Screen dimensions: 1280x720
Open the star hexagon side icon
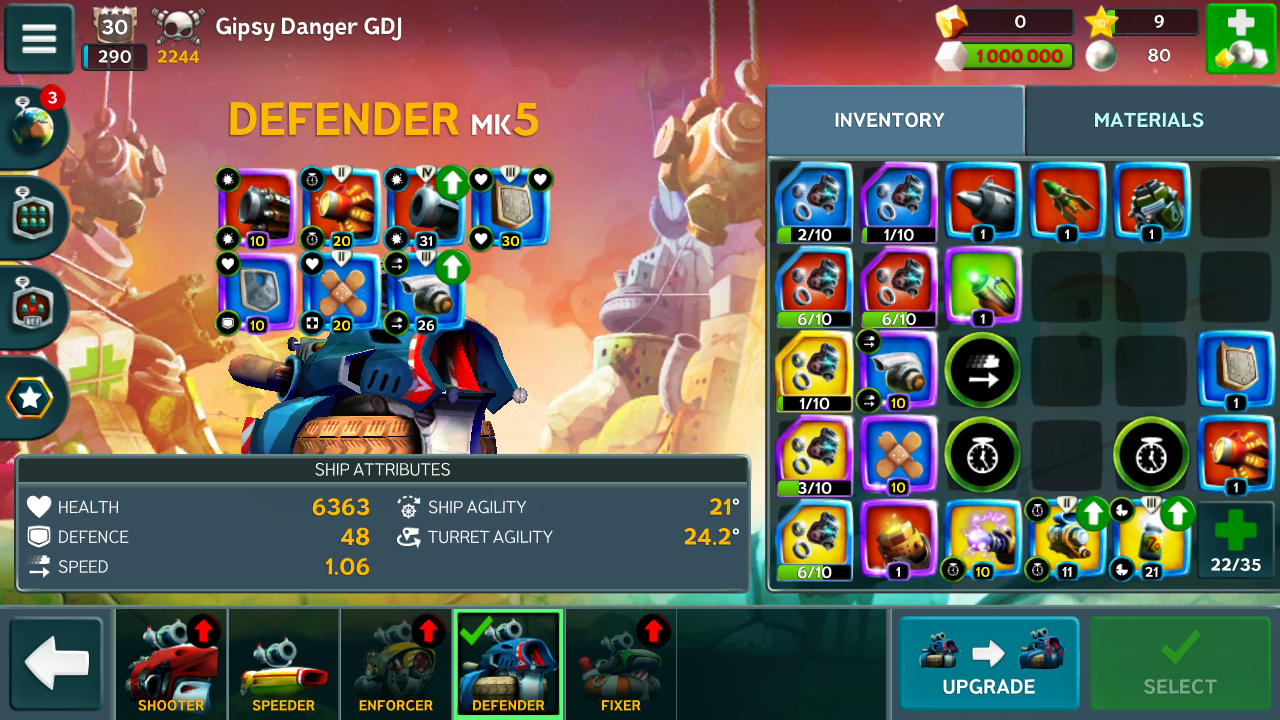(x=31, y=399)
